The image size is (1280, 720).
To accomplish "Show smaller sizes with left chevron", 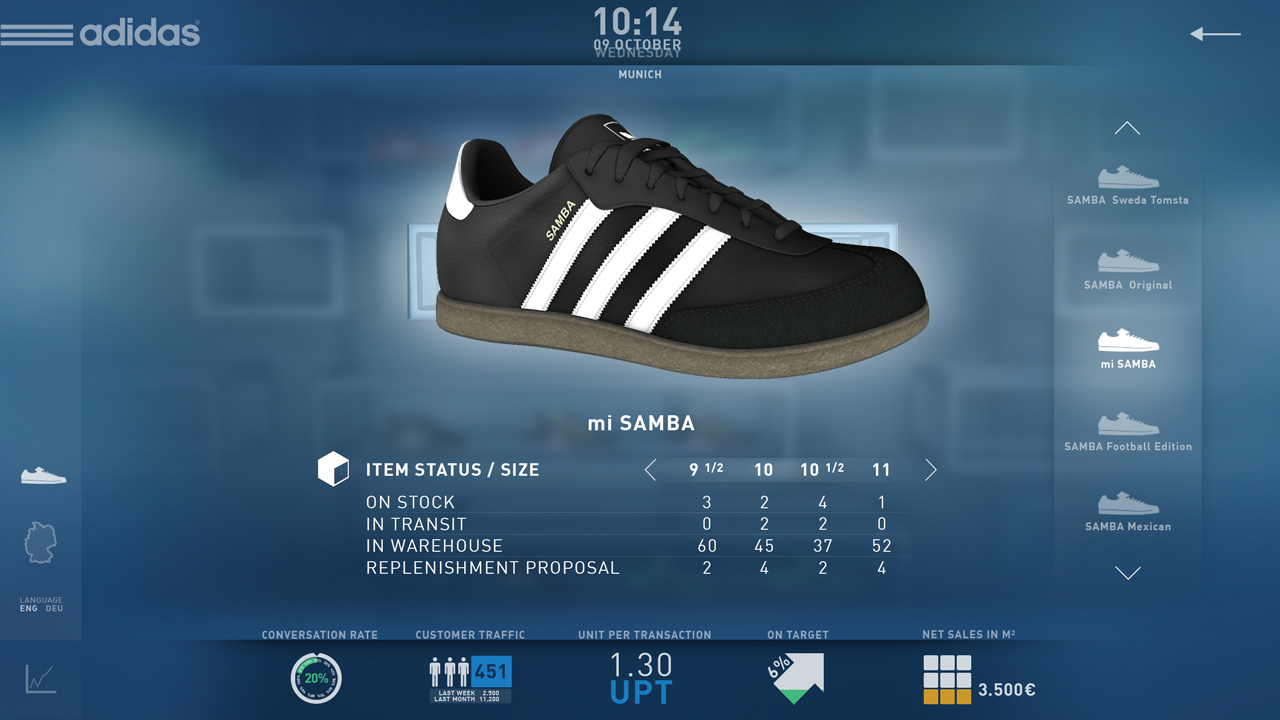I will click(651, 470).
